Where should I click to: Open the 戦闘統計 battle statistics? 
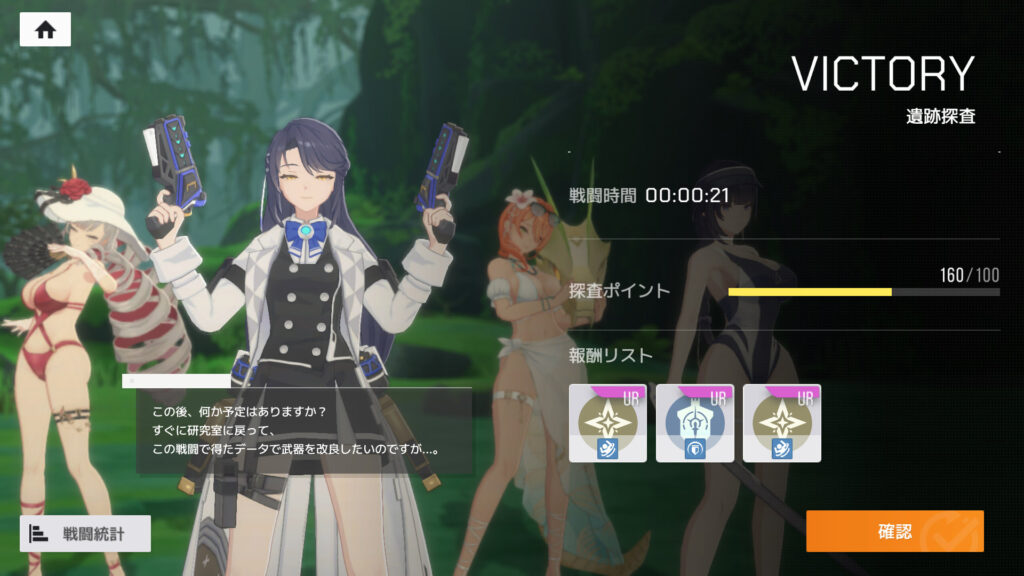tap(85, 534)
